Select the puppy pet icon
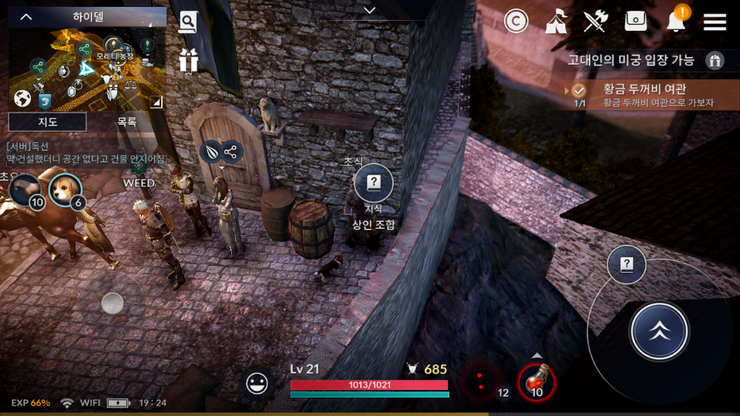The width and height of the screenshot is (740, 416). point(65,187)
